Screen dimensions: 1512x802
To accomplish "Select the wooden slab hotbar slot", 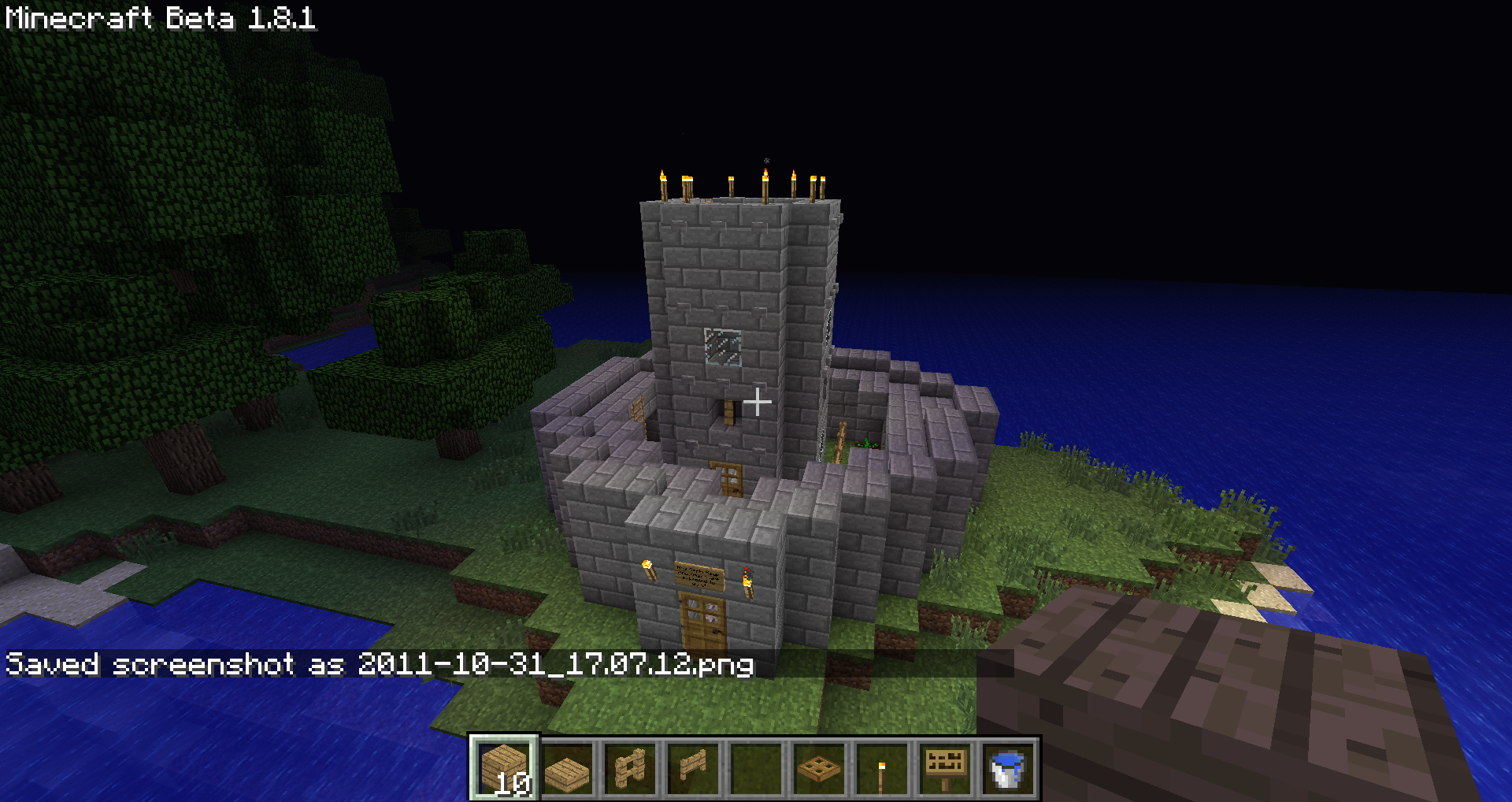I will [567, 768].
